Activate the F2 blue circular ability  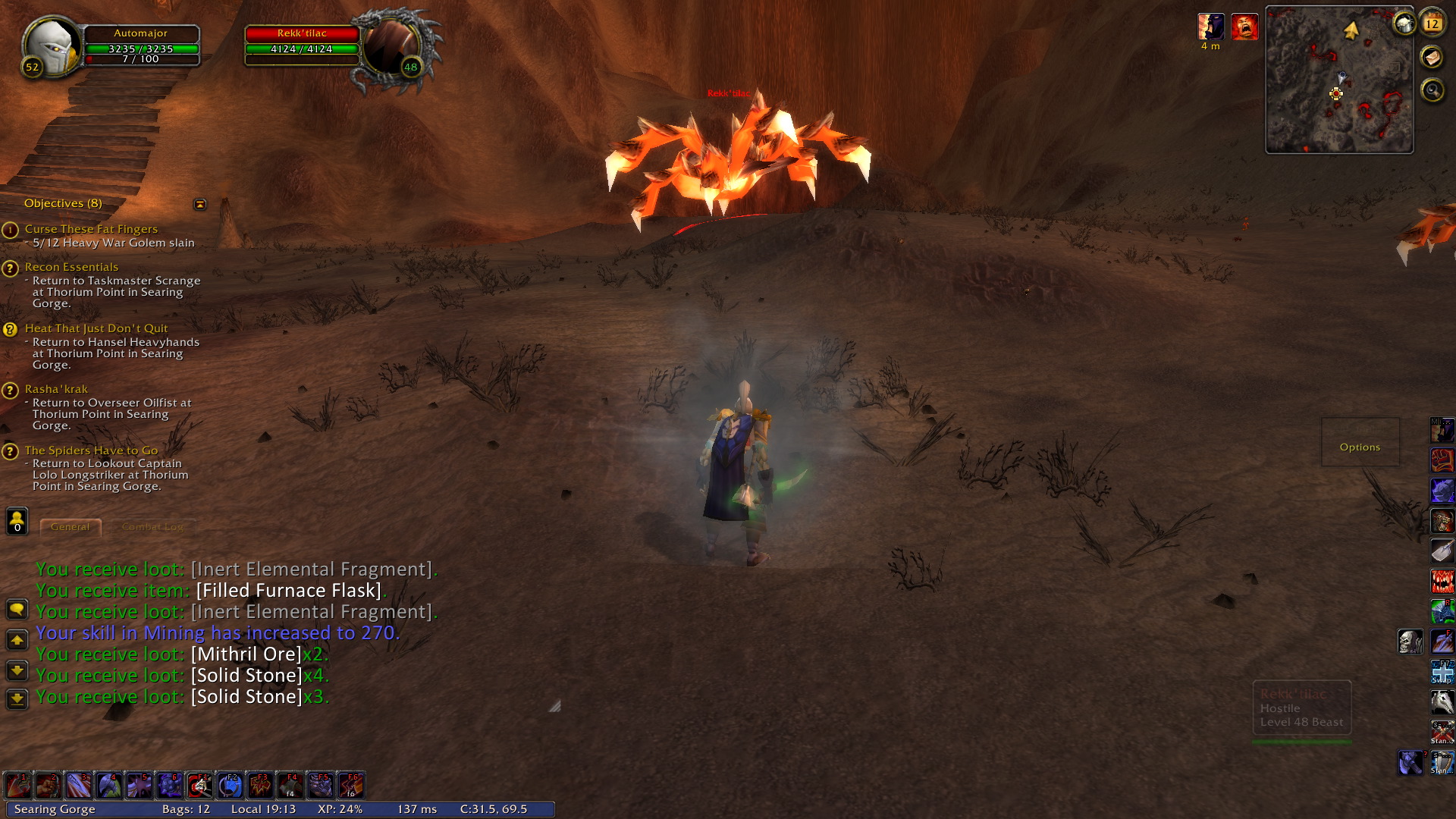(x=230, y=786)
